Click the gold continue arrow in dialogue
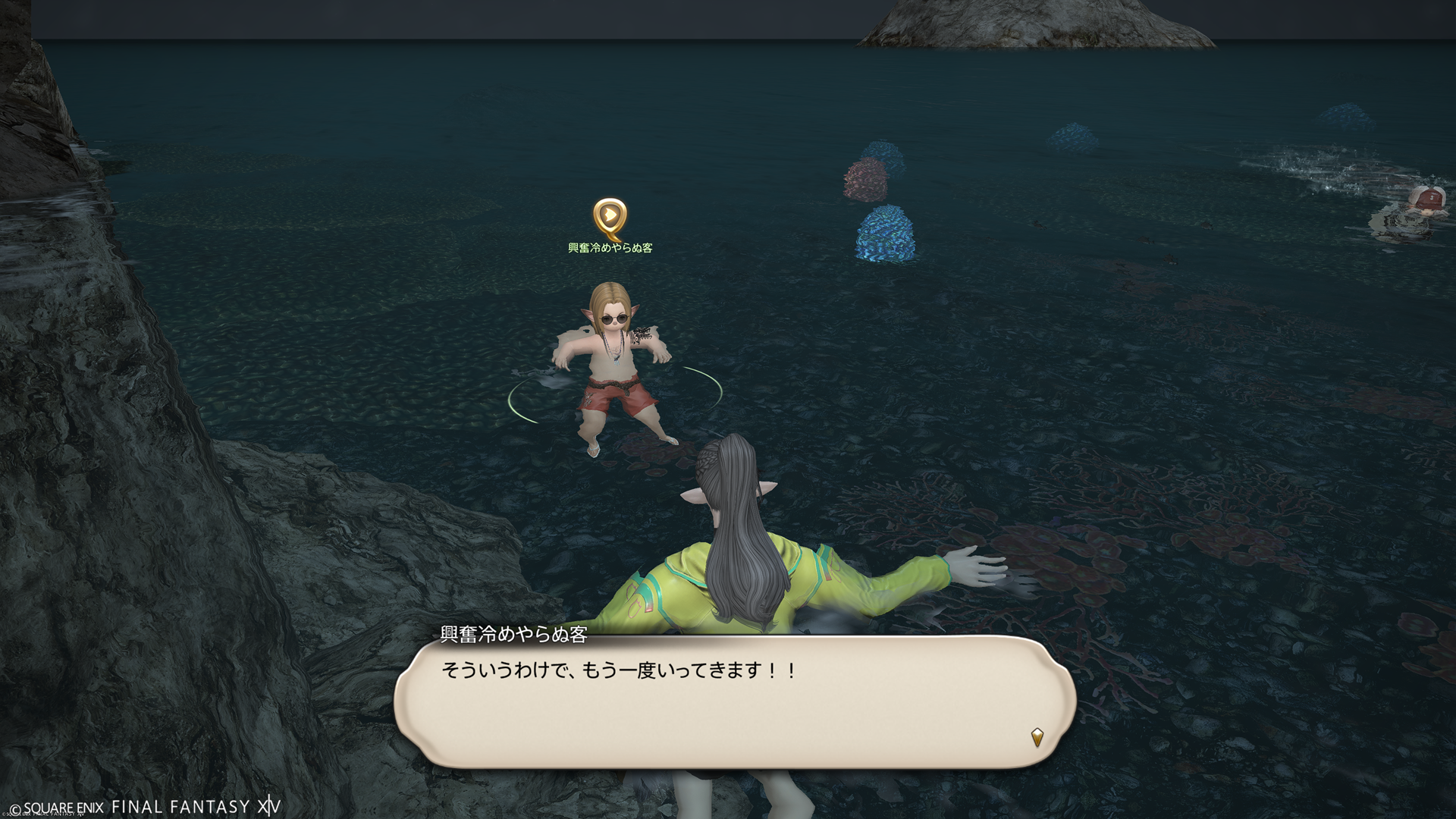The width and height of the screenshot is (1456, 819). 1037,736
